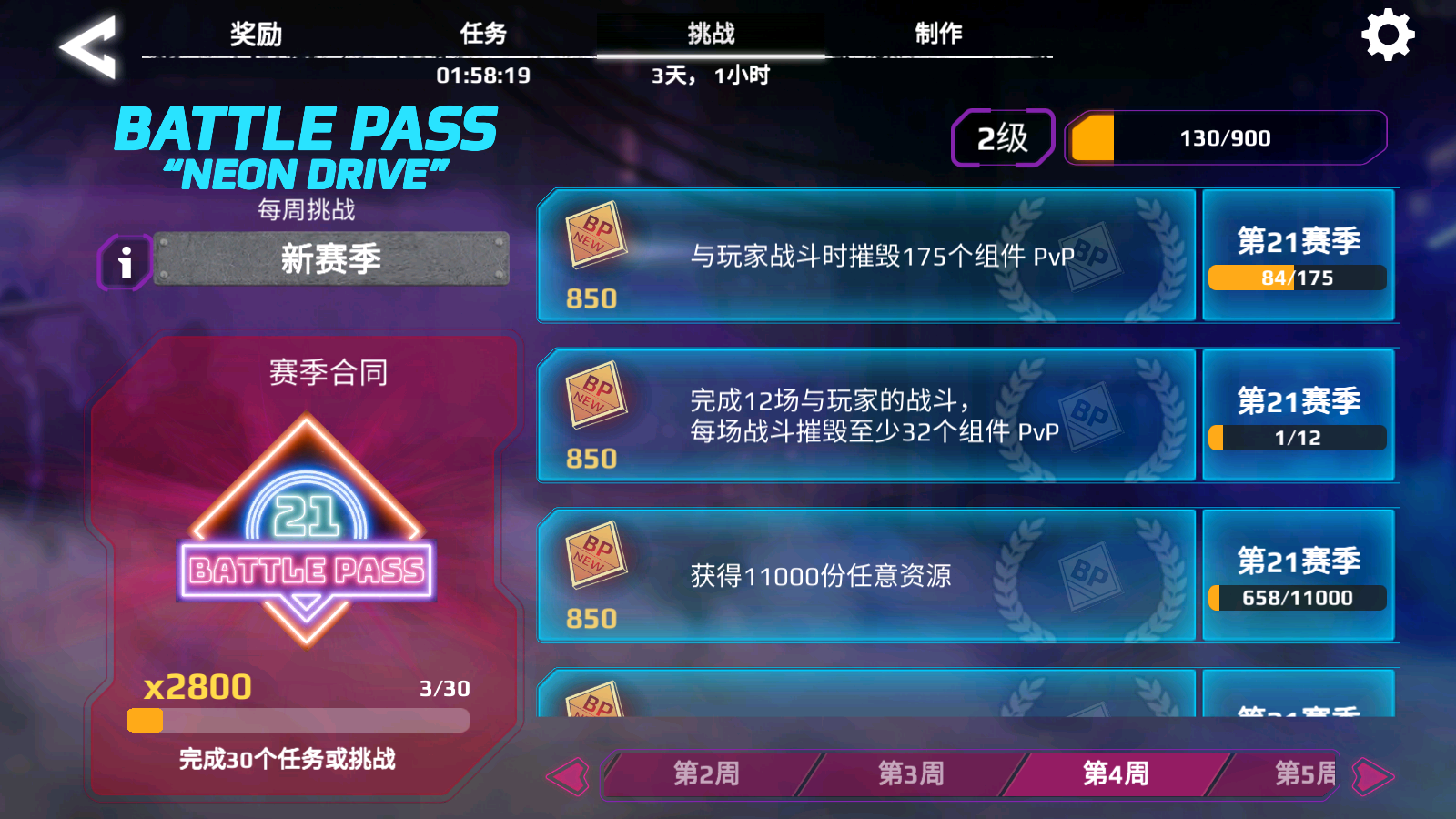1456x819 pixels.
Task: Click the 3/30 season contract progress bar
Action: [300, 722]
